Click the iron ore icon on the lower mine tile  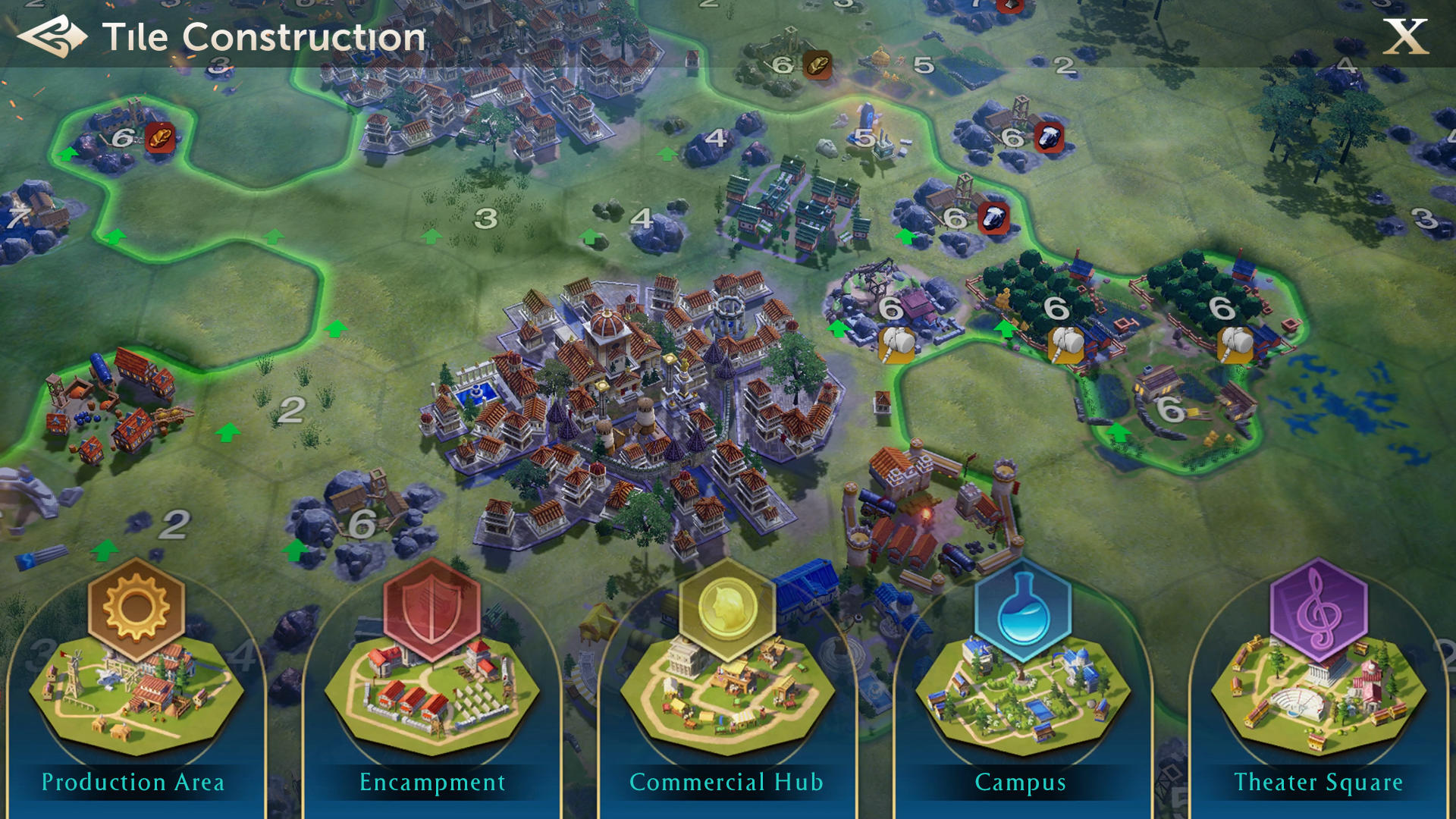tap(996, 217)
